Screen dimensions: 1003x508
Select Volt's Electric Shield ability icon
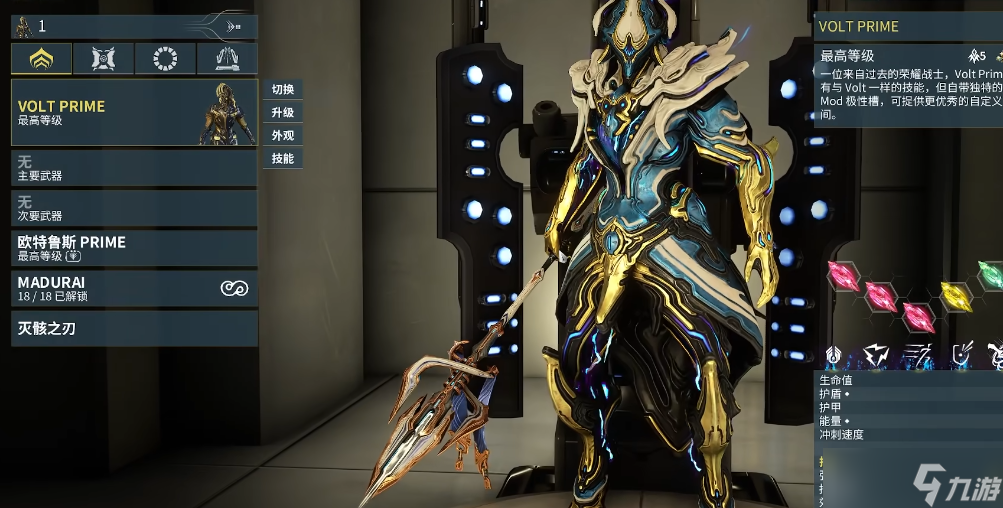(961, 353)
